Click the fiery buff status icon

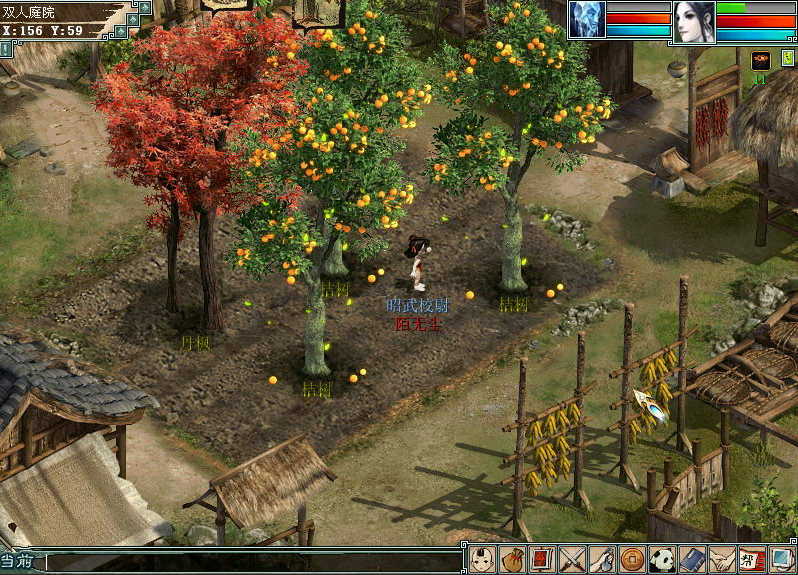pyautogui.click(x=760, y=60)
